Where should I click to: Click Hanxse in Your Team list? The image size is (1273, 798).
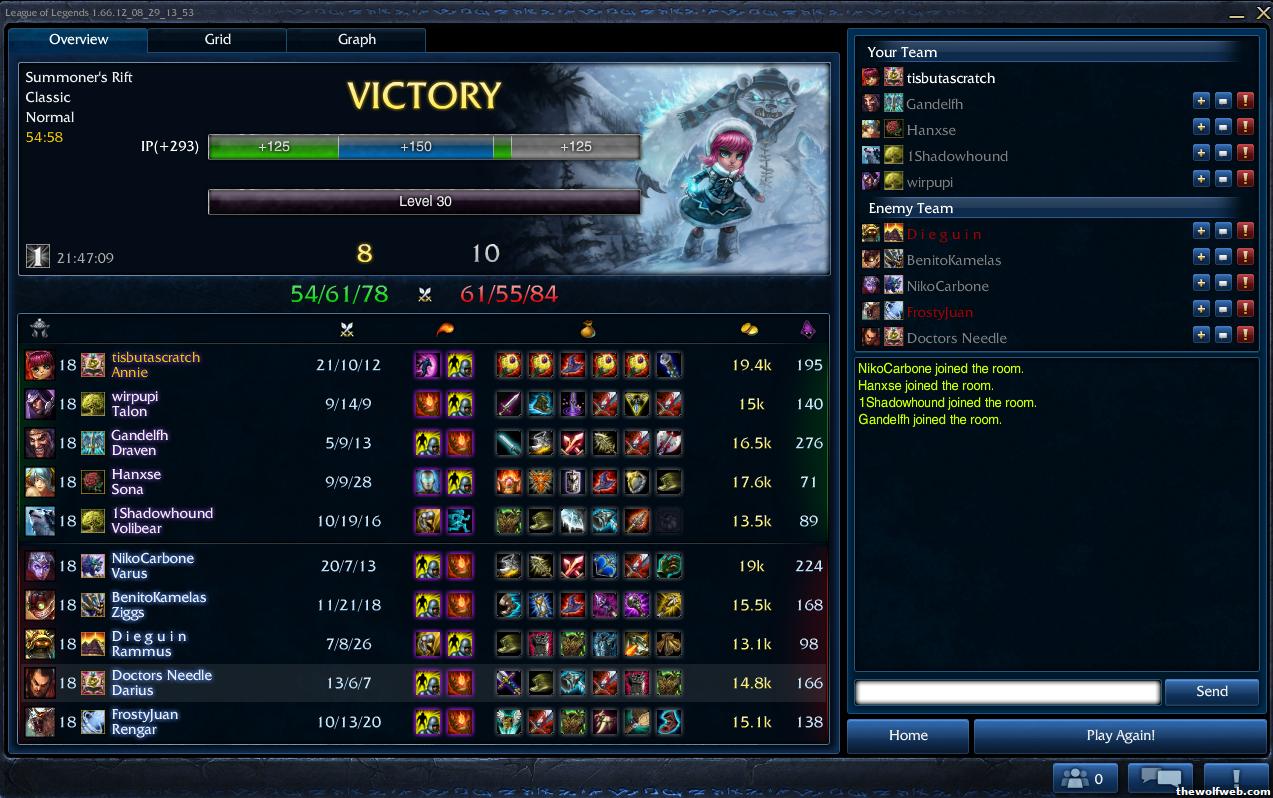(930, 130)
